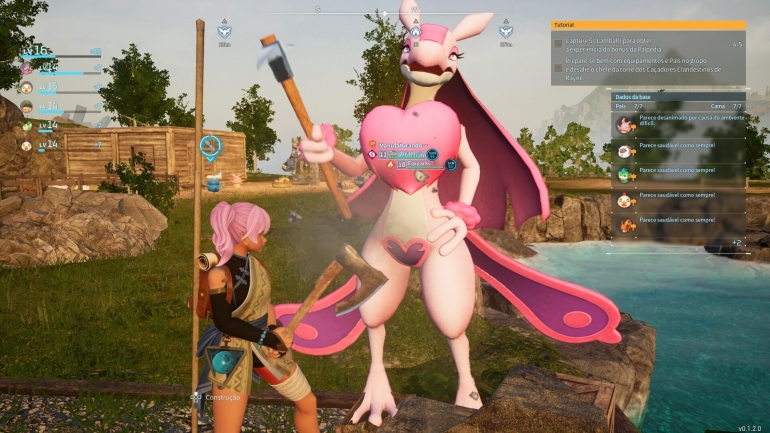770x433 pixels.
Task: Click the base house marker on compass
Action: click(x=415, y=30)
